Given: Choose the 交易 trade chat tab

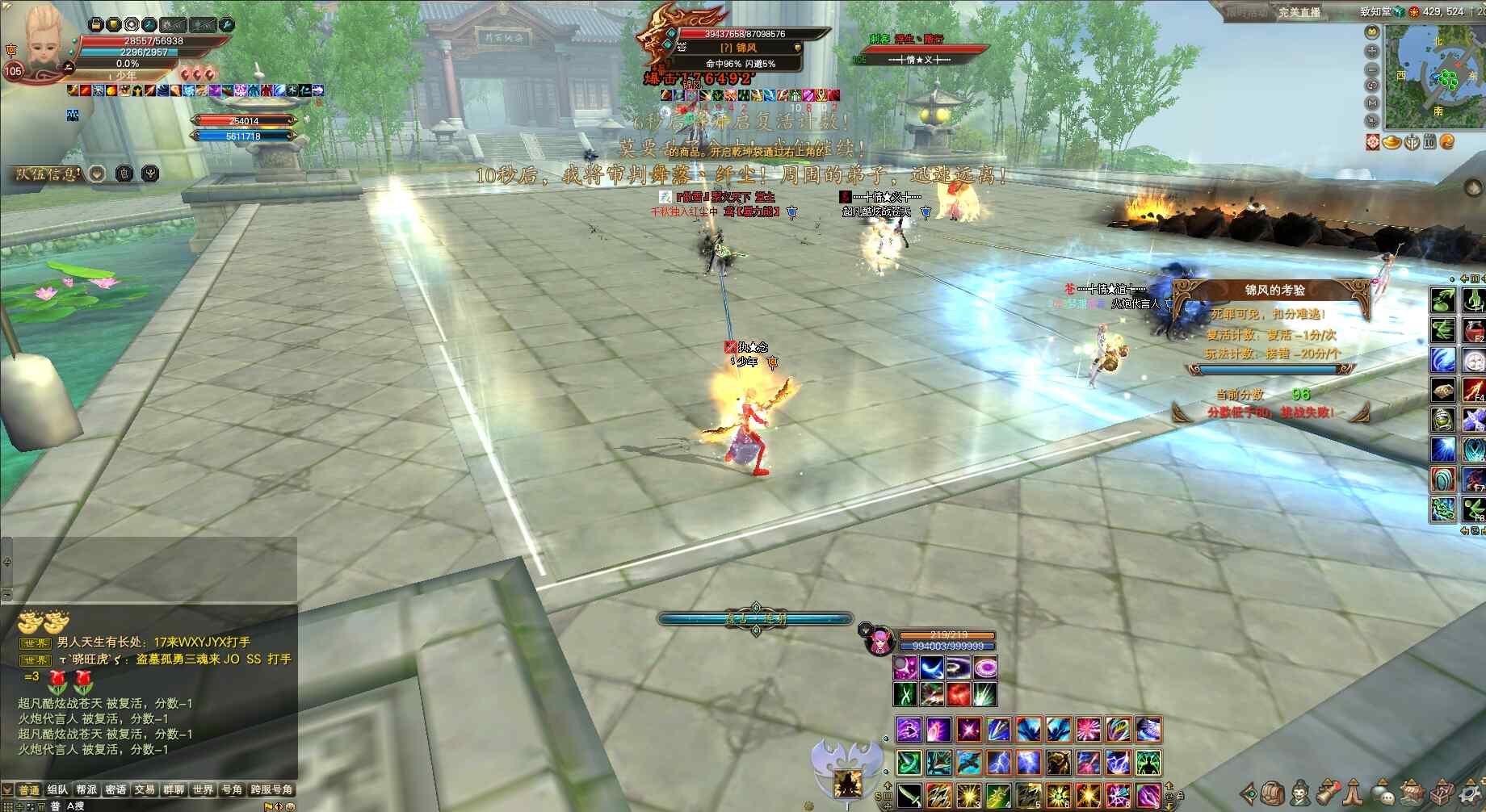Looking at the screenshot, I should (x=145, y=789).
